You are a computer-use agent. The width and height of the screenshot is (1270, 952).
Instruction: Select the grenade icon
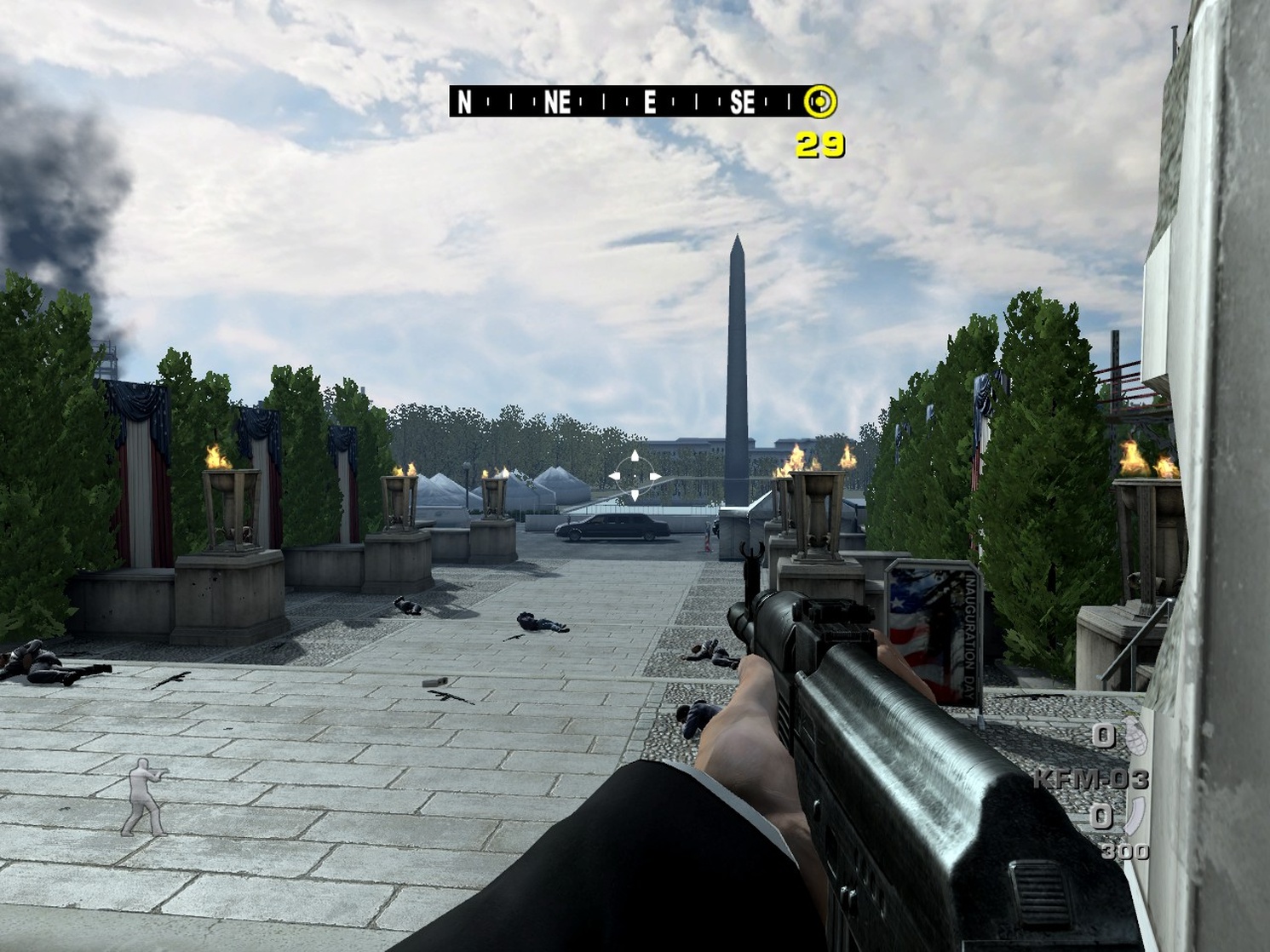tap(1135, 736)
